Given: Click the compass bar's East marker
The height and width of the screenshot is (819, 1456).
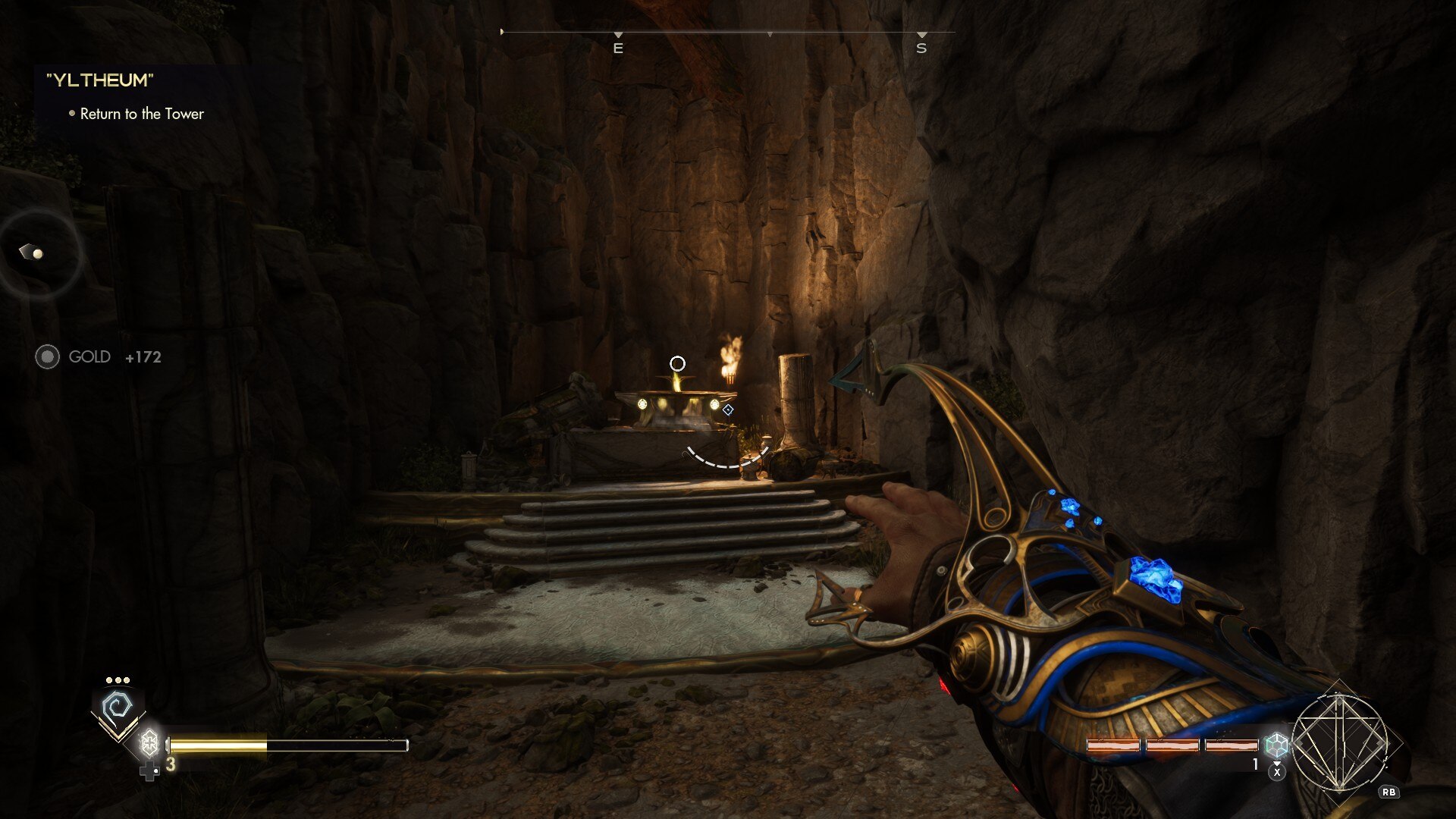Looking at the screenshot, I should point(618,48).
